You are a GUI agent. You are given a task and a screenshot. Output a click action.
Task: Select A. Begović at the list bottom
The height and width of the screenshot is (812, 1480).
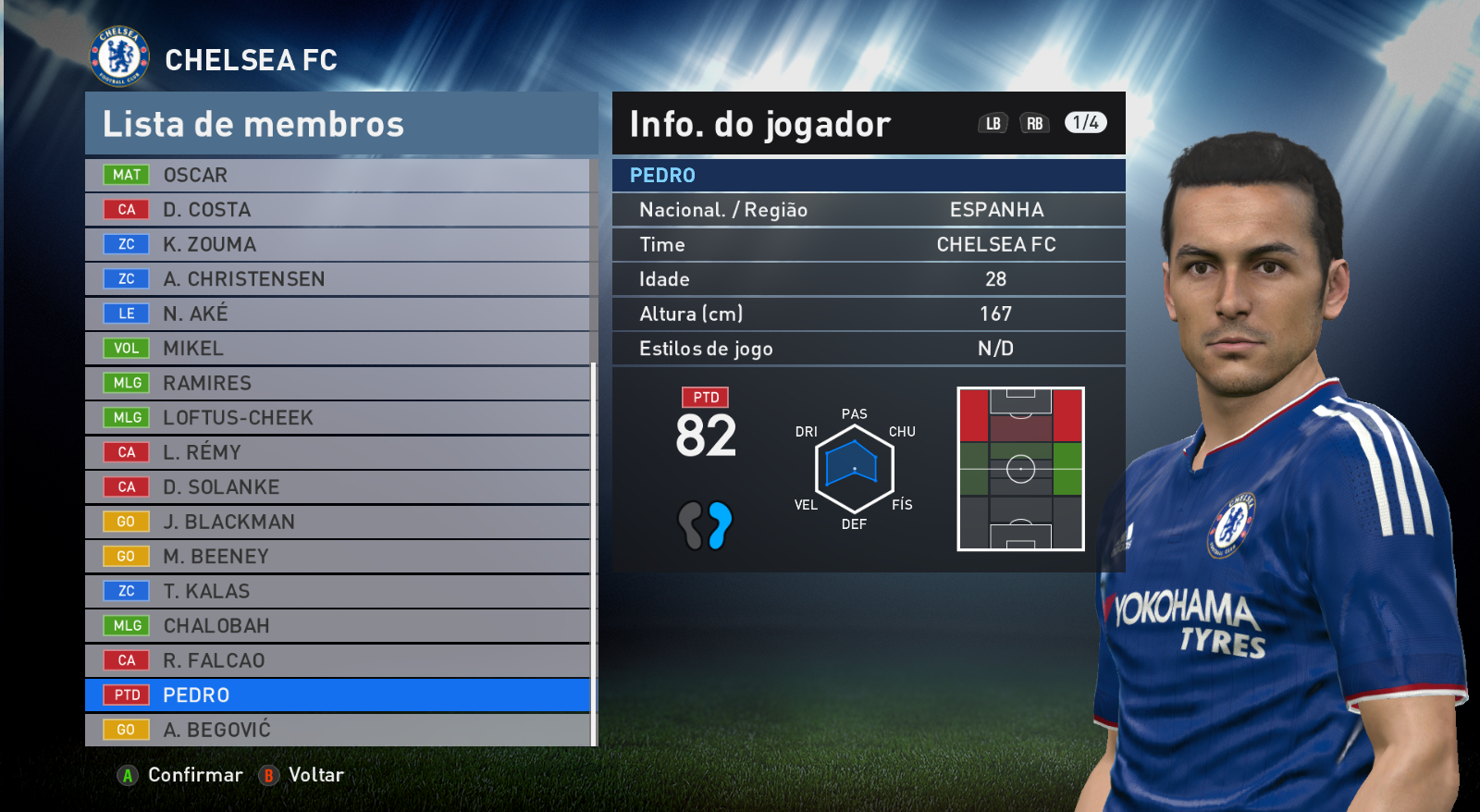click(338, 730)
